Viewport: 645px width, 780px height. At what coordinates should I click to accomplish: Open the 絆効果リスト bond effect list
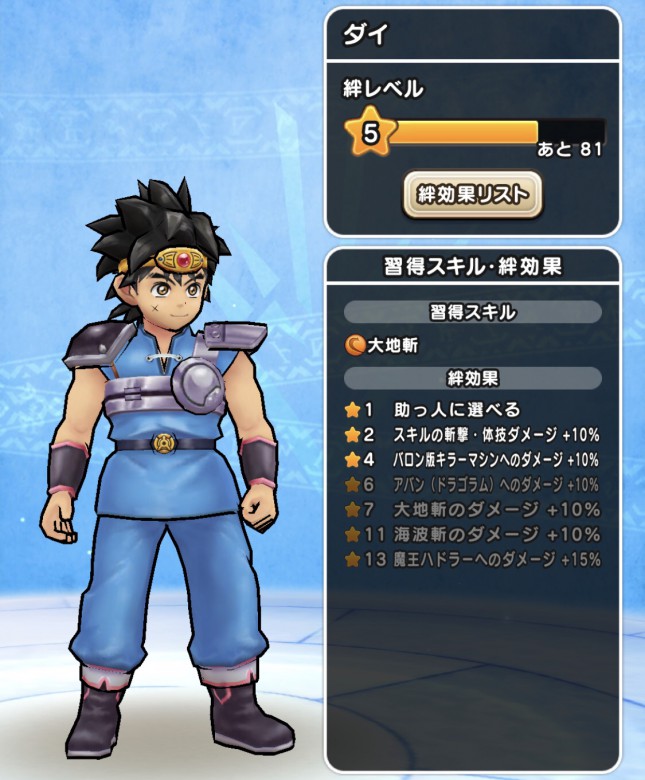click(x=472, y=194)
